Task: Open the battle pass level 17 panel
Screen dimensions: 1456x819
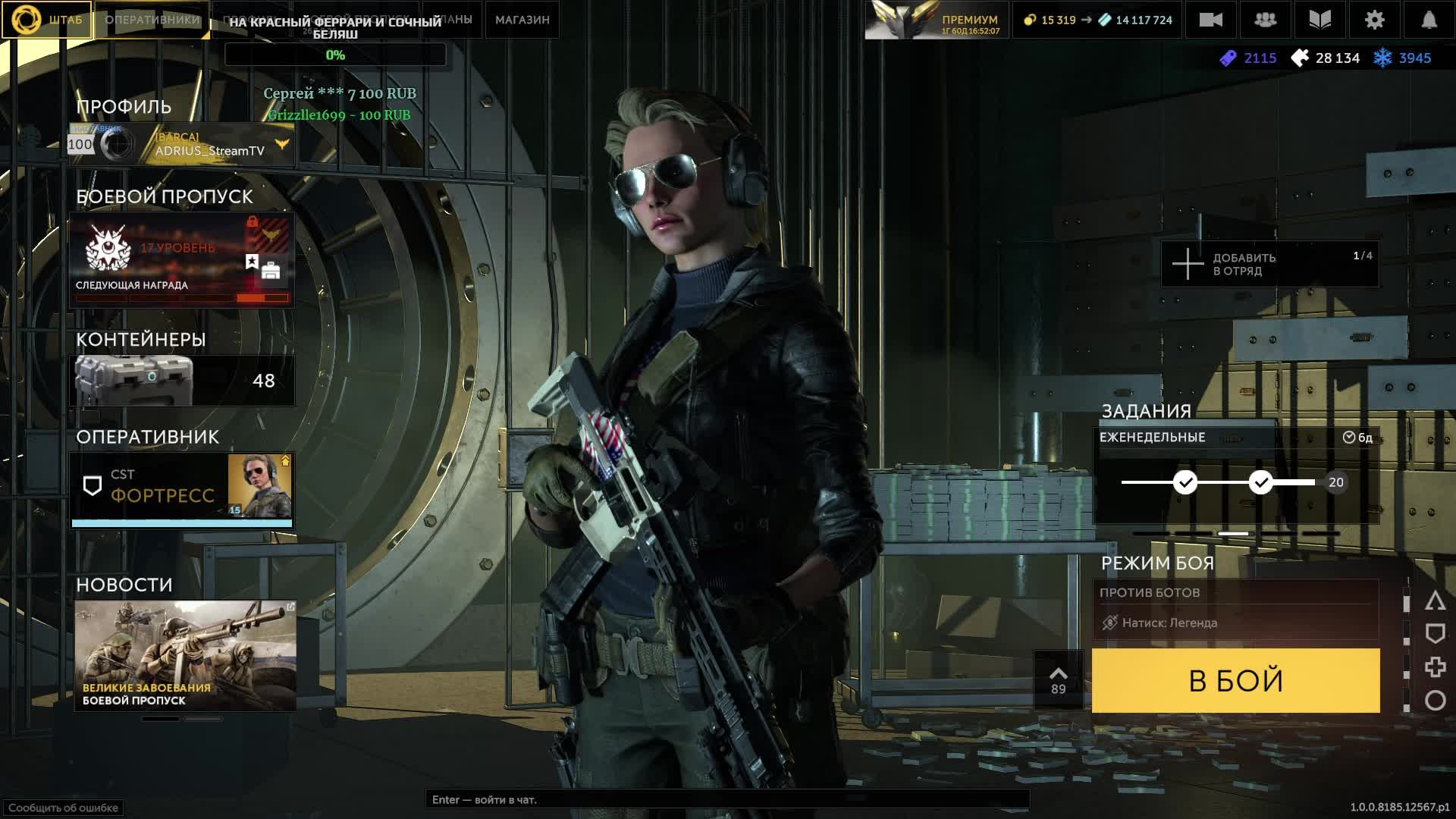Action: click(182, 259)
